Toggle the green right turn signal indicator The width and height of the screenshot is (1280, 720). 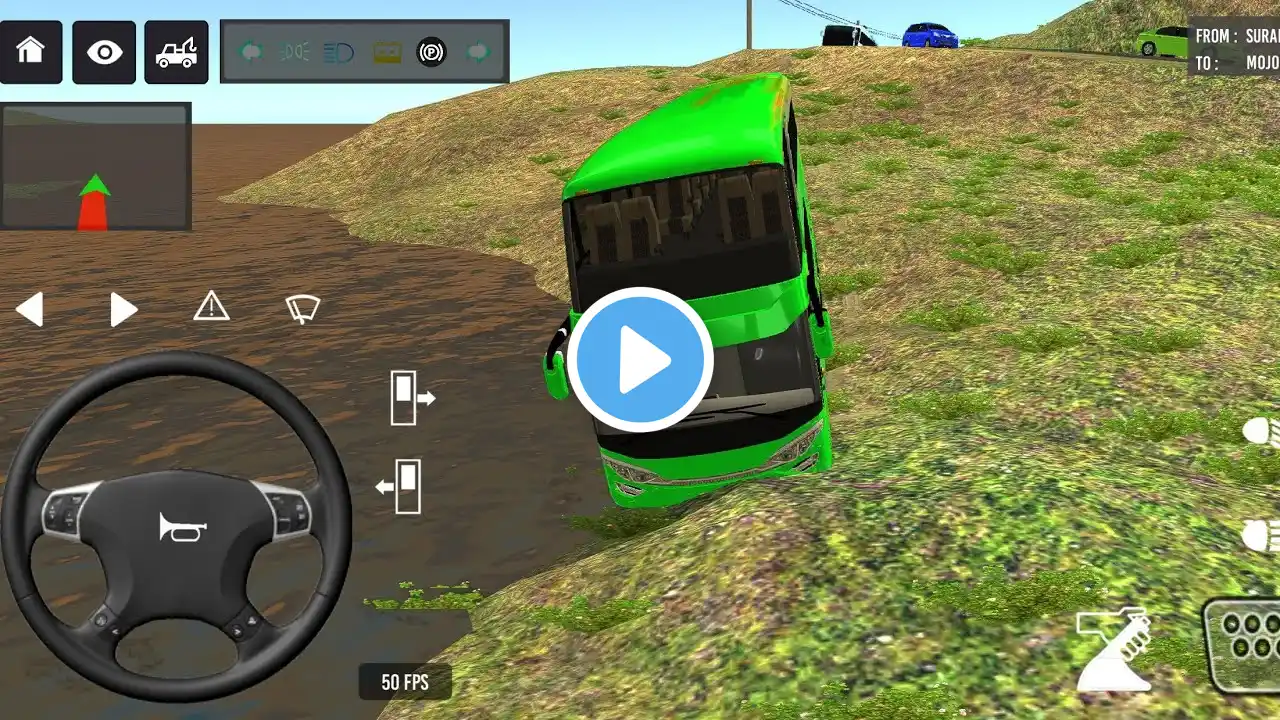(x=479, y=51)
